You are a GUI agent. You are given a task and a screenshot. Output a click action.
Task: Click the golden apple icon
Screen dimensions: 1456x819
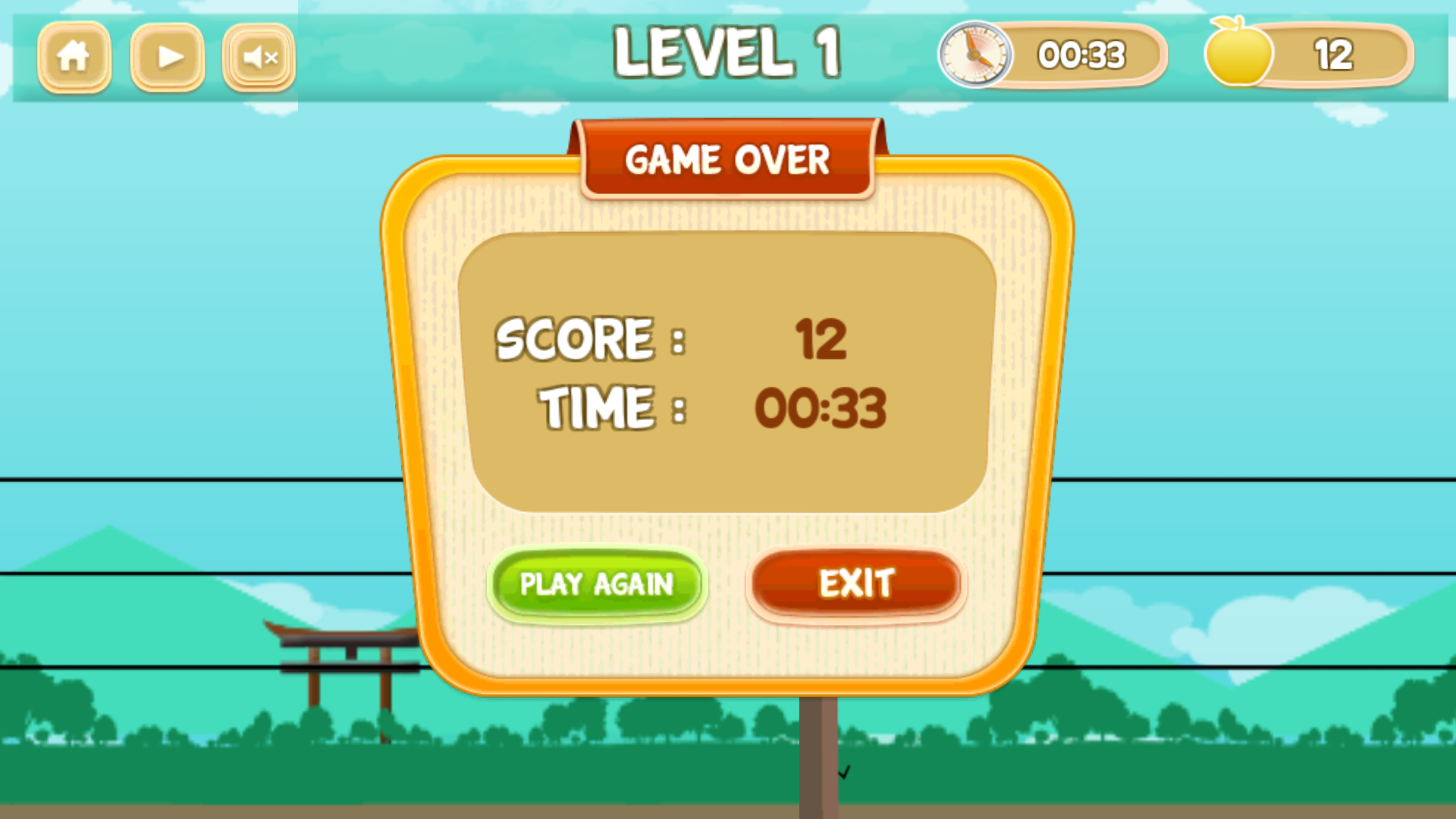point(1237,53)
